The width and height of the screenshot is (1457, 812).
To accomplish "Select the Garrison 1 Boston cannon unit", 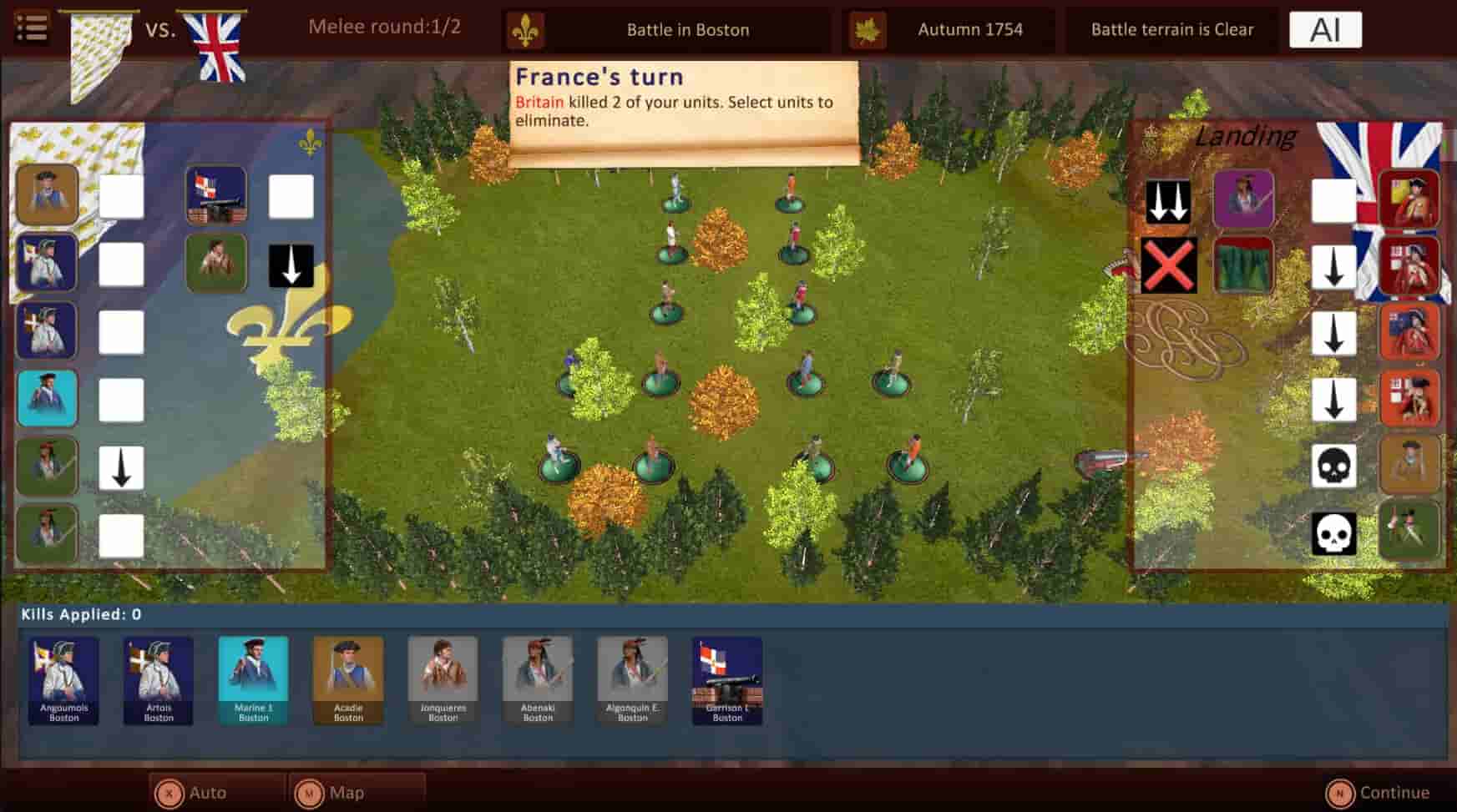I will 726,680.
